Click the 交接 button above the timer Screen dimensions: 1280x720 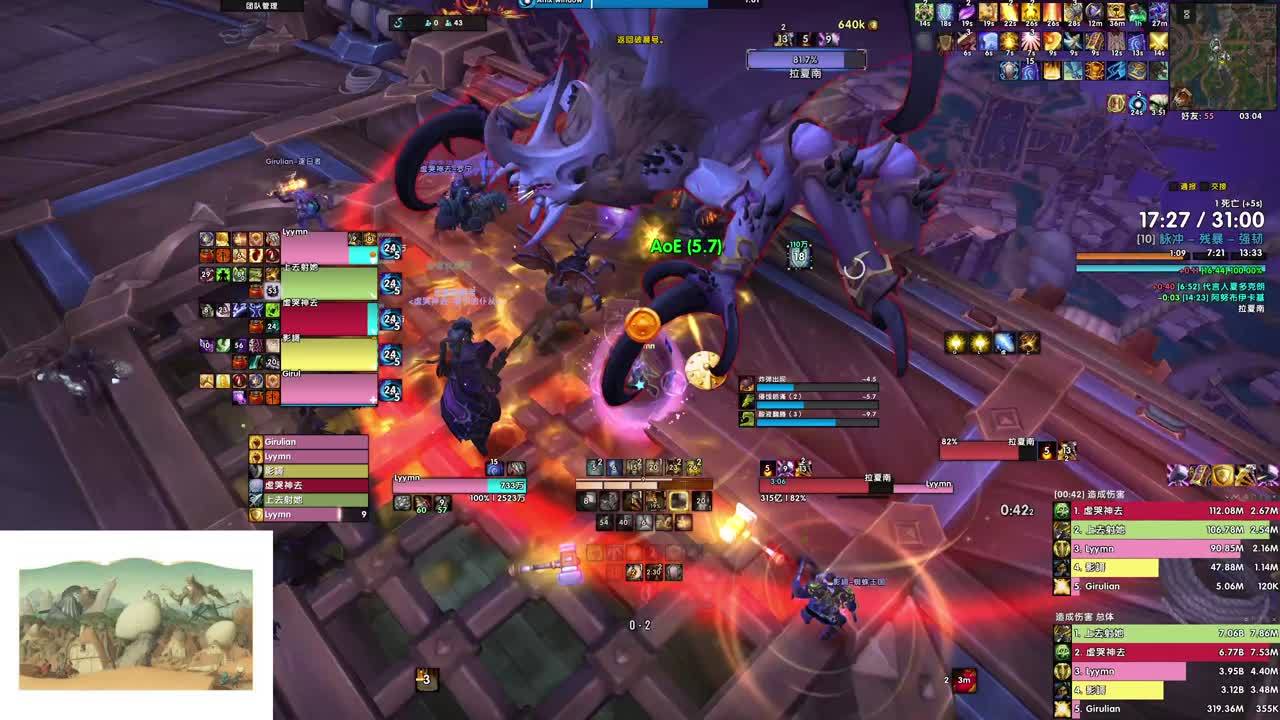click(x=1218, y=187)
